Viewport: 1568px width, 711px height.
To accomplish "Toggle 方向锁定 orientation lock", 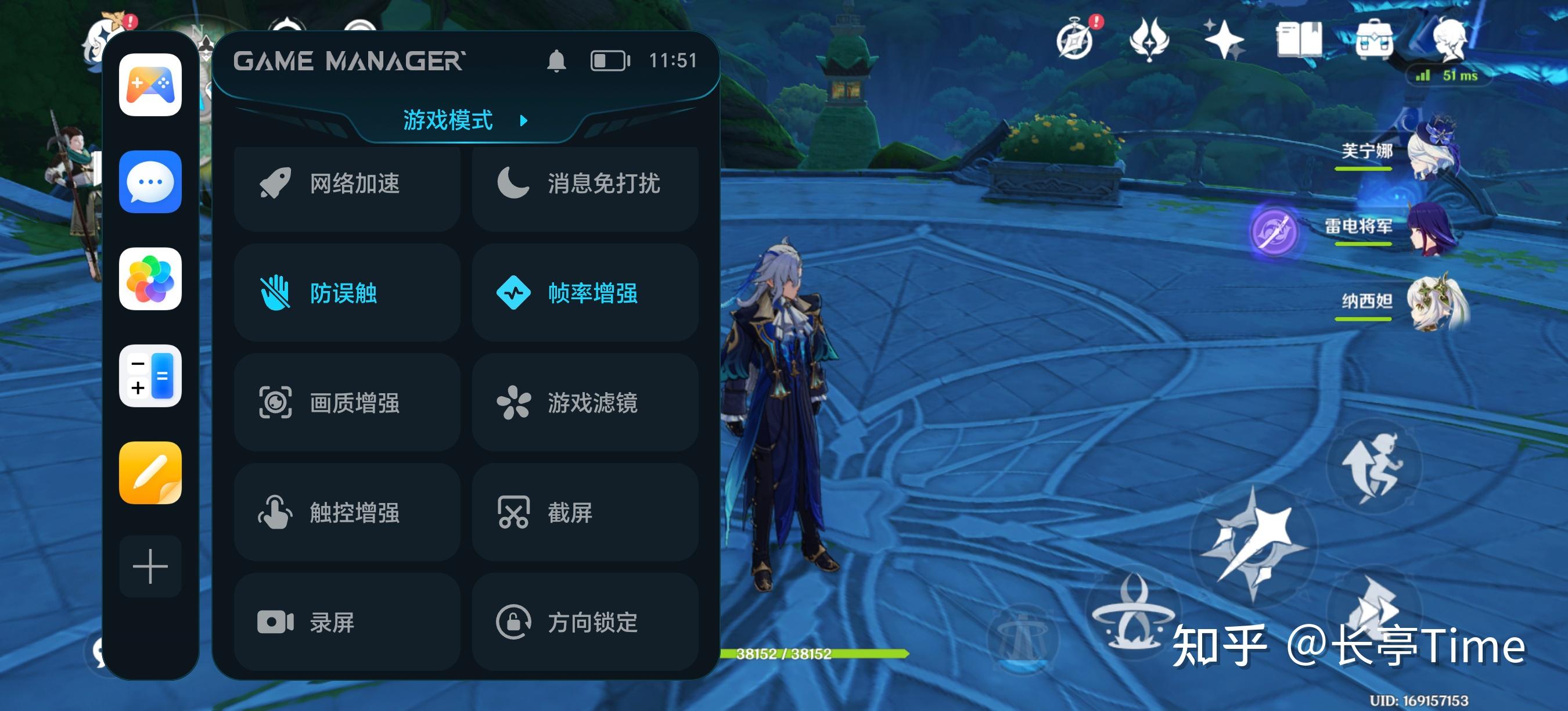I will [585, 622].
